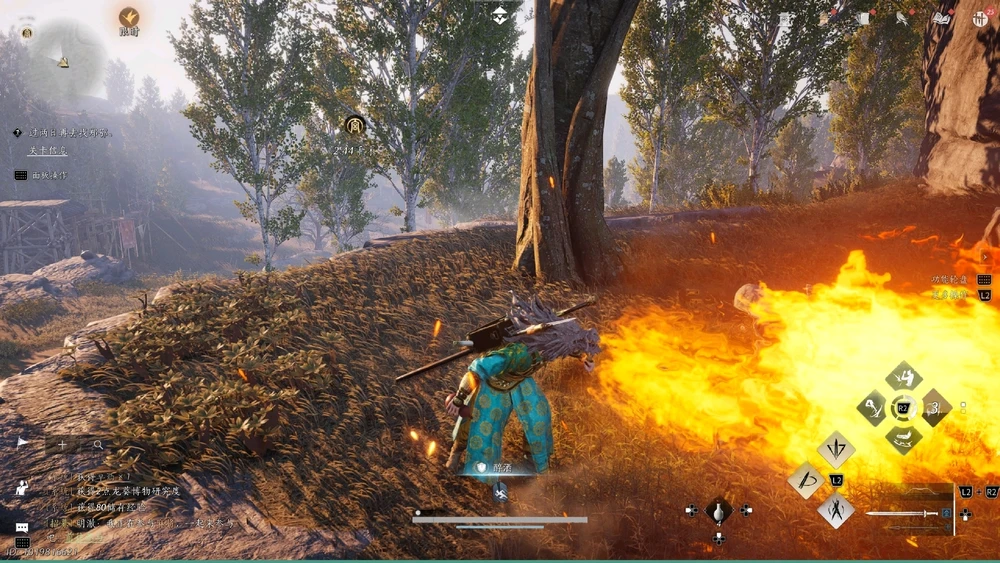Open the 关卡信息 quest link
The image size is (1000, 563).
pyautogui.click(x=47, y=151)
